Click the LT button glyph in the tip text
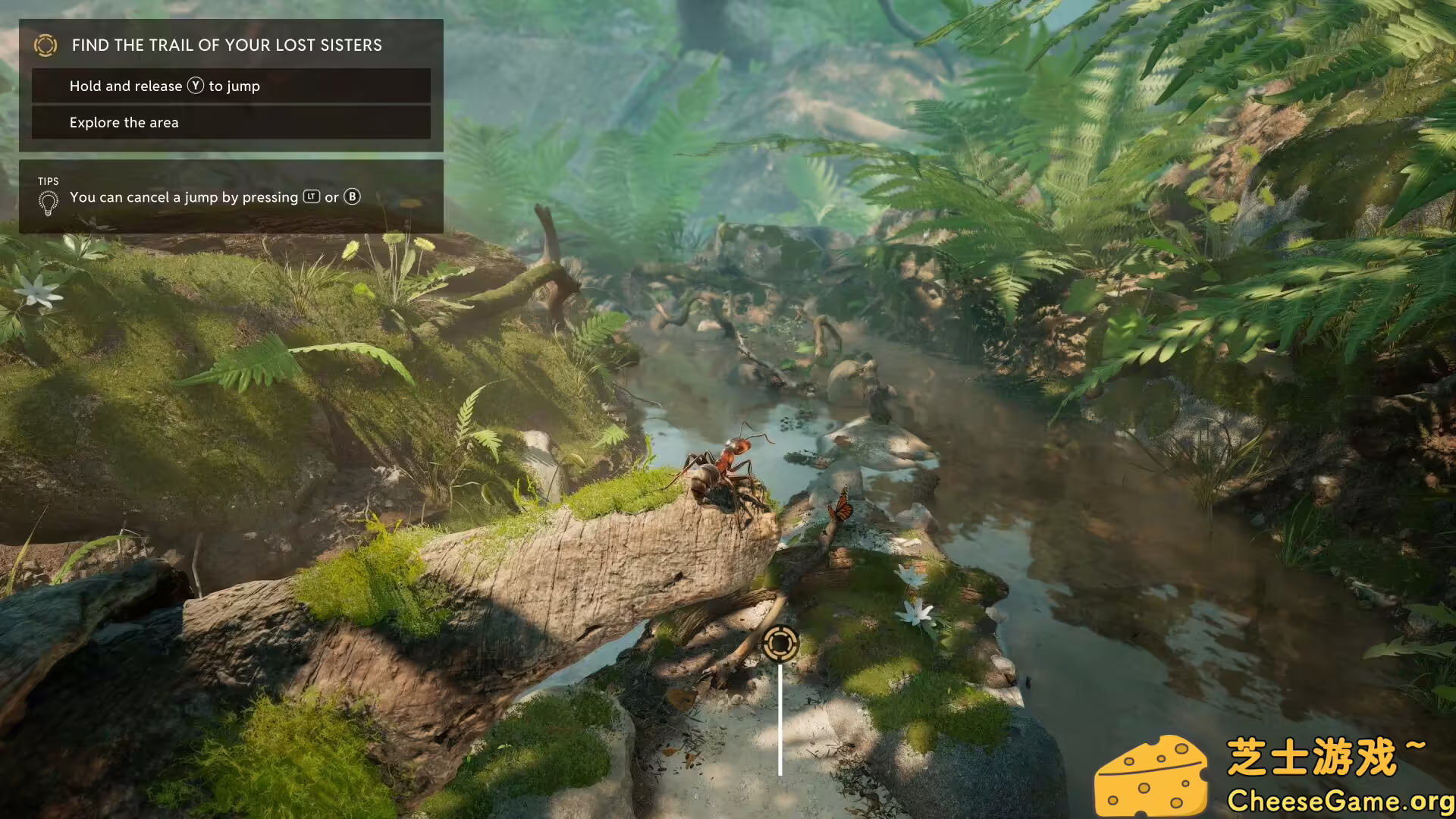This screenshot has height=819, width=1456. (312, 197)
